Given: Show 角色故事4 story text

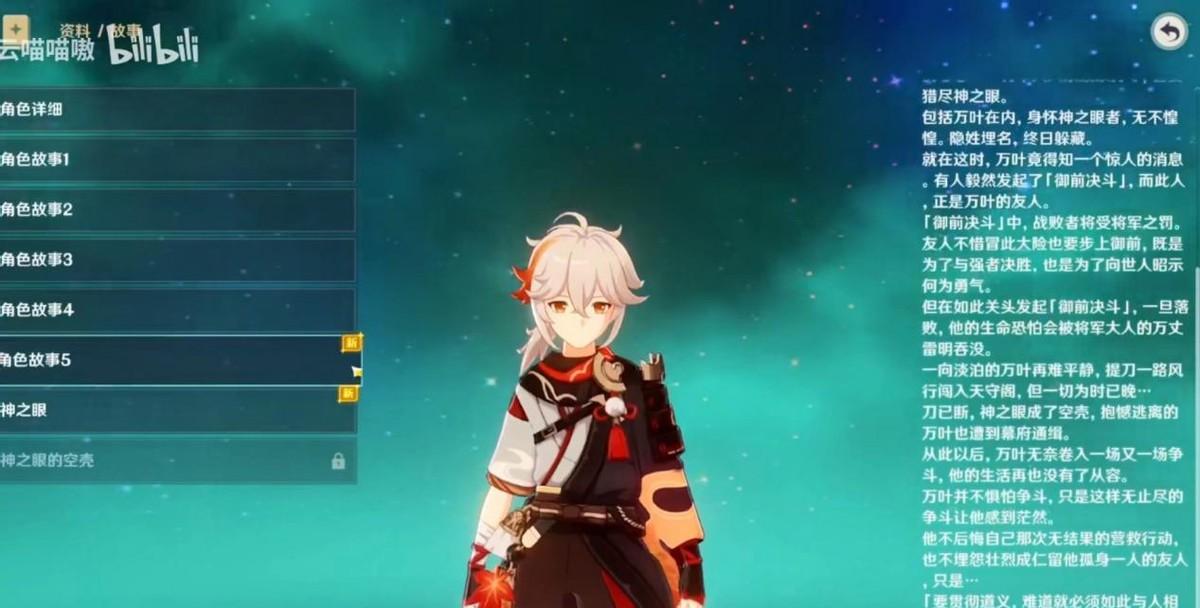Looking at the screenshot, I should click(177, 310).
